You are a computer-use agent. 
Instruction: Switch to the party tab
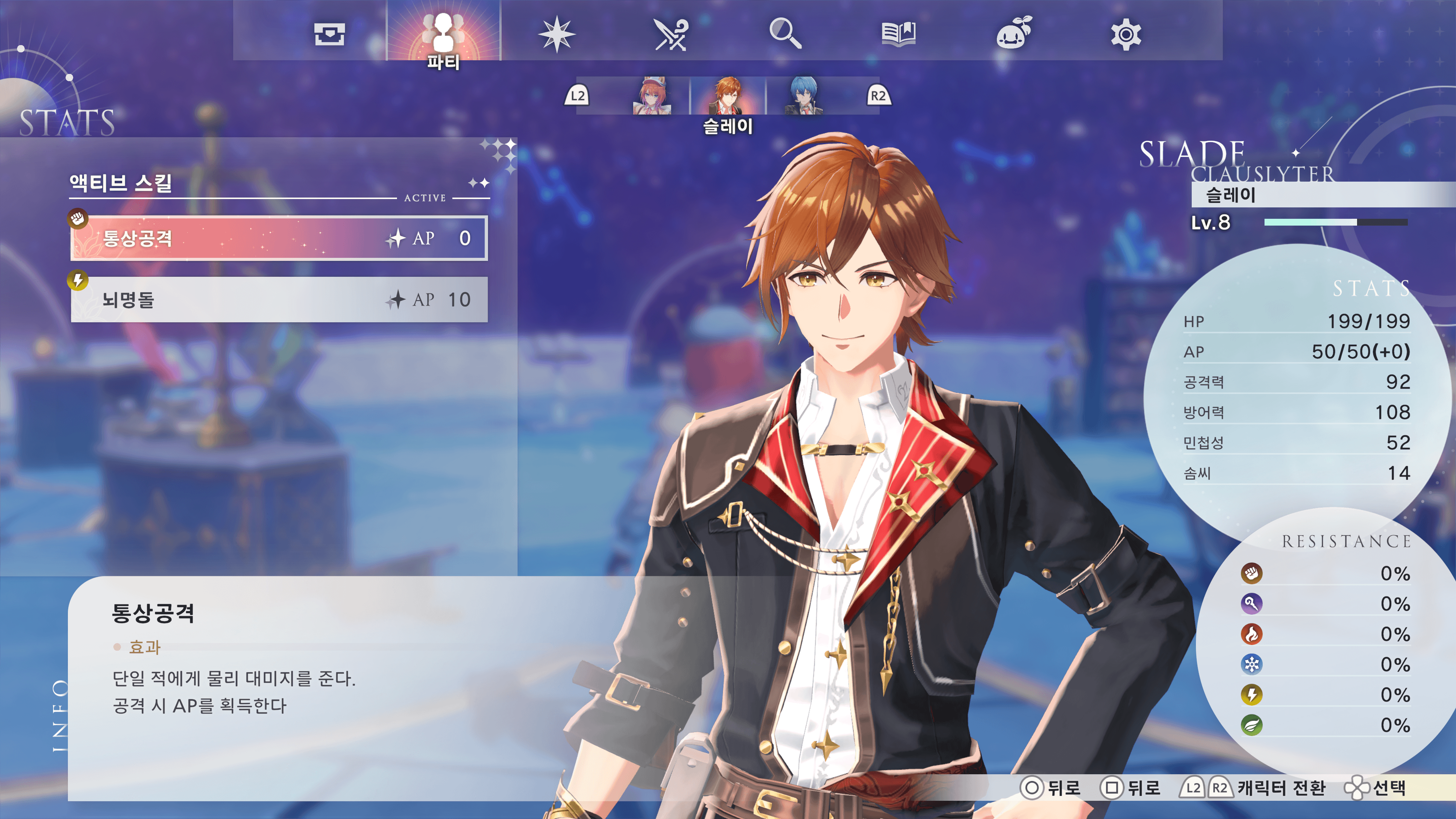tap(444, 34)
